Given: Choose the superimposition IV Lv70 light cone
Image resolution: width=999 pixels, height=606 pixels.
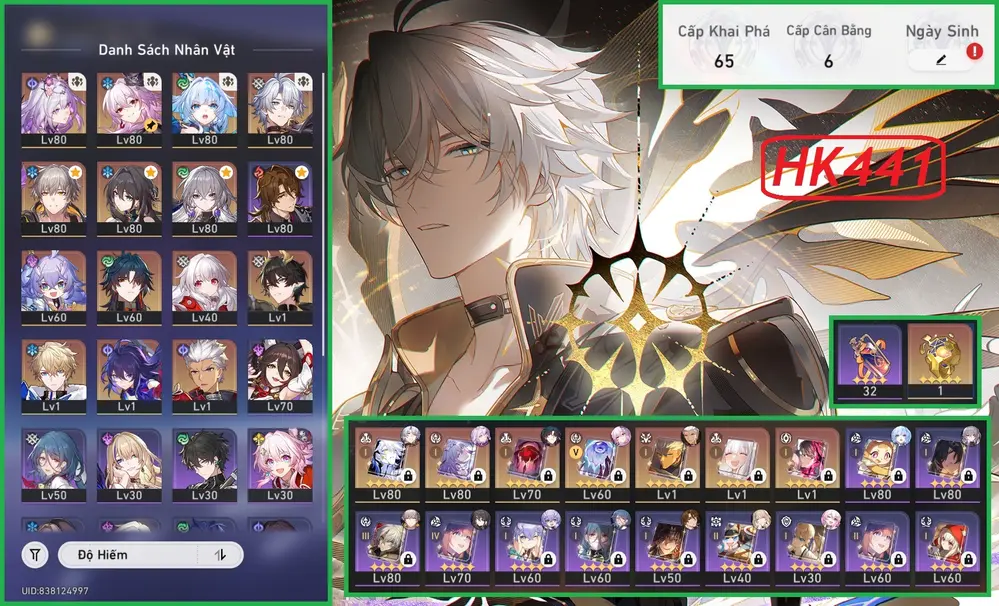Looking at the screenshot, I should [458, 549].
